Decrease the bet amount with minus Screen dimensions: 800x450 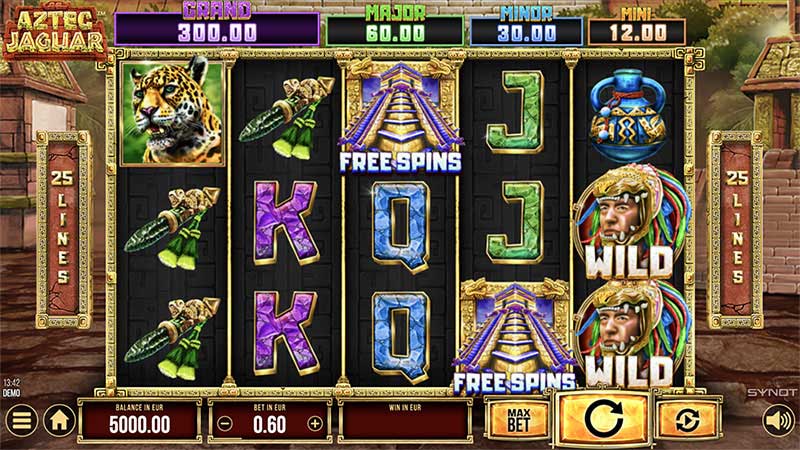225,423
